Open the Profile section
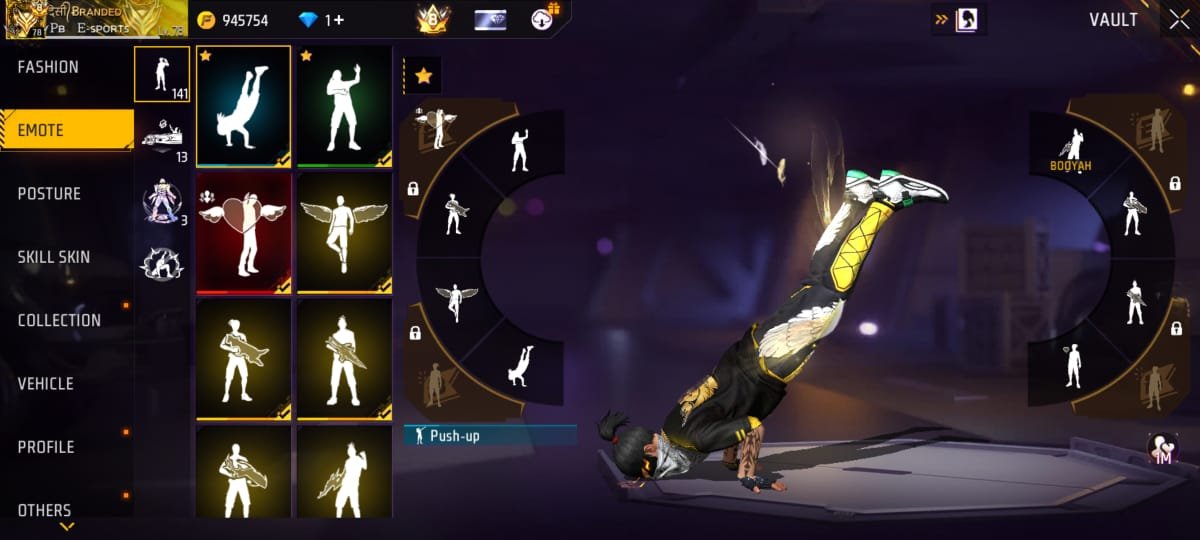1200x540 pixels. (x=46, y=447)
